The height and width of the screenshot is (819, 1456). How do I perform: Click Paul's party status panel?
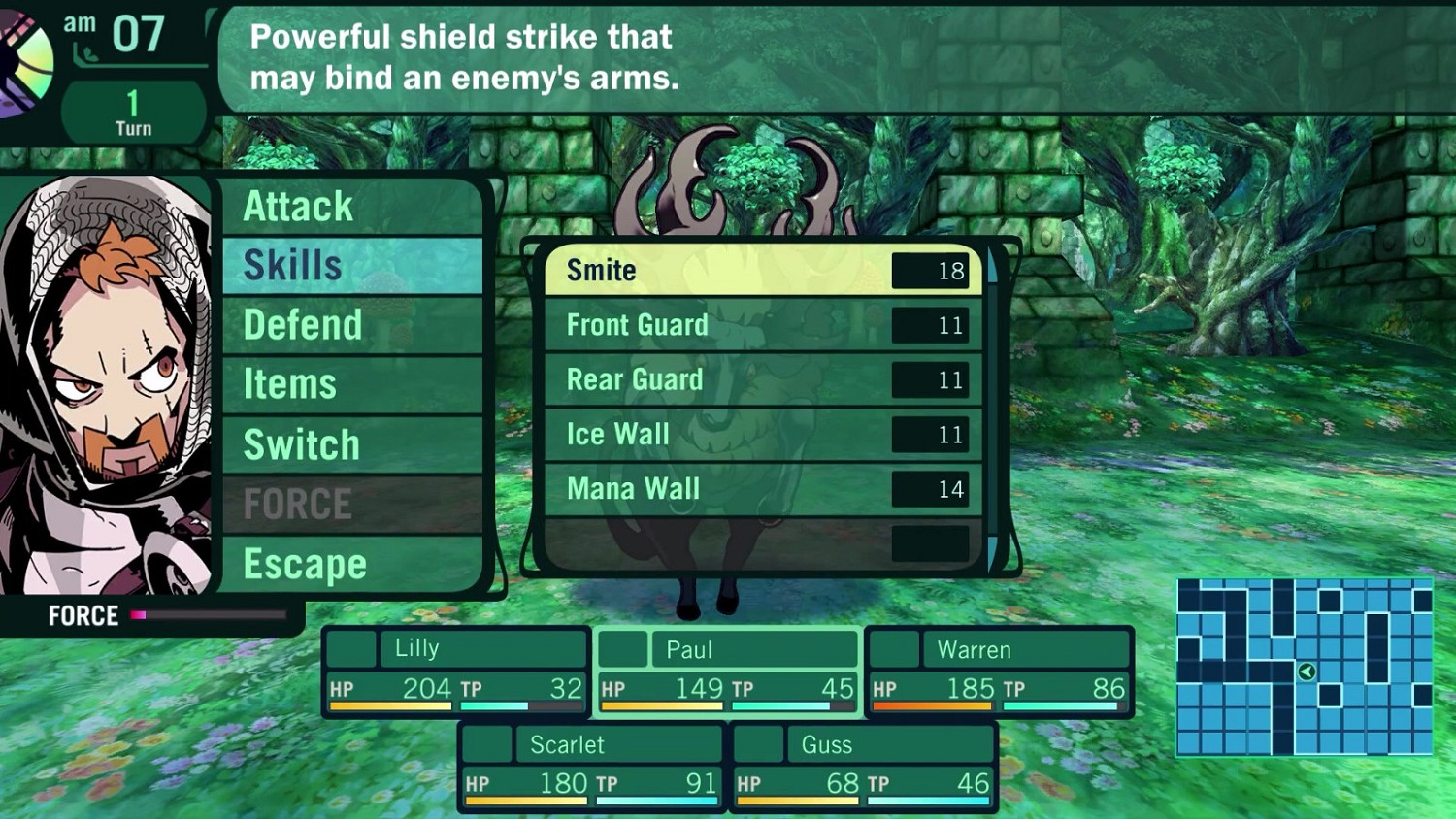[727, 672]
